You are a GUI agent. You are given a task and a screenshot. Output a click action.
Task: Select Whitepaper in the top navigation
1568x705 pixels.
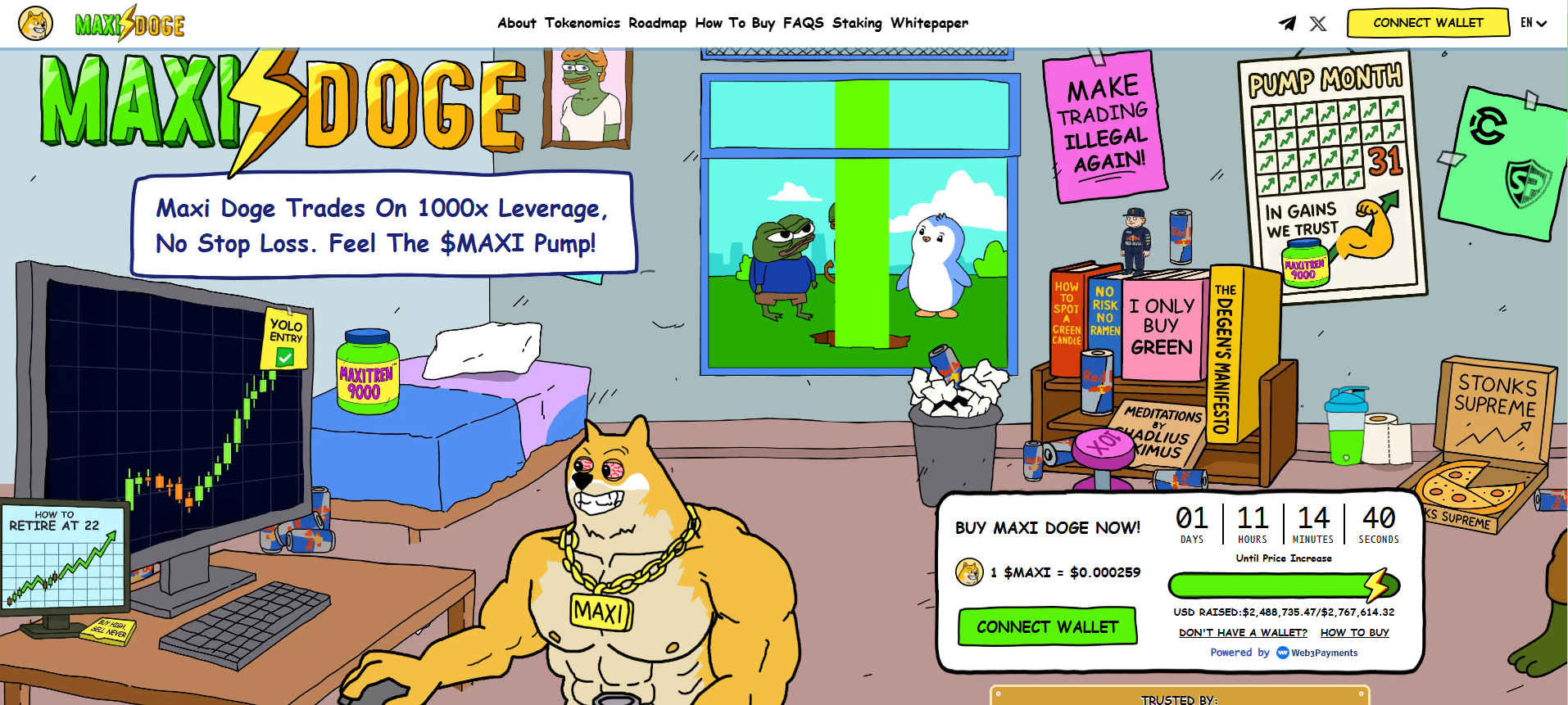(x=930, y=23)
